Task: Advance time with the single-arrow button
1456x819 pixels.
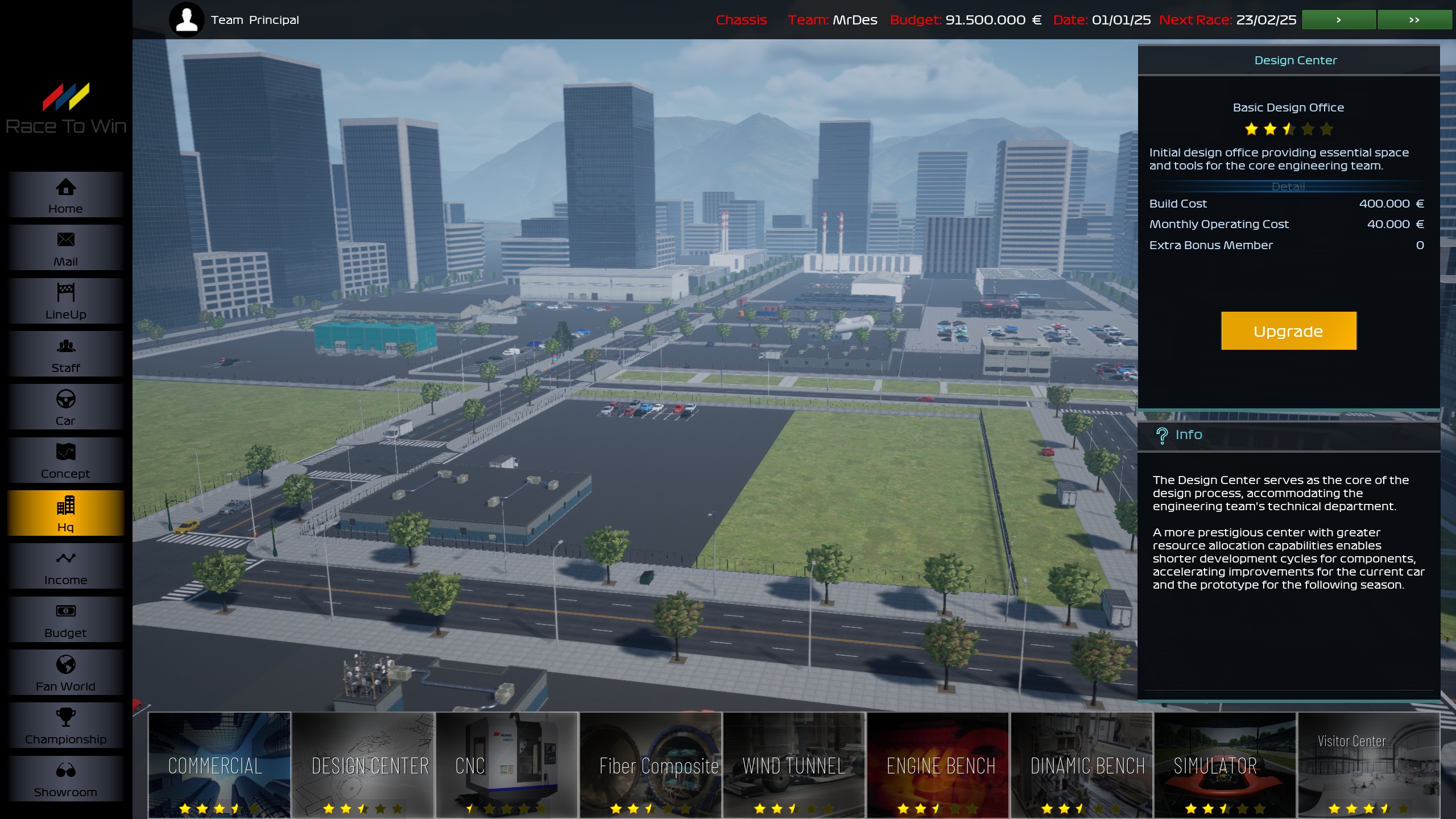Action: coord(1339,20)
